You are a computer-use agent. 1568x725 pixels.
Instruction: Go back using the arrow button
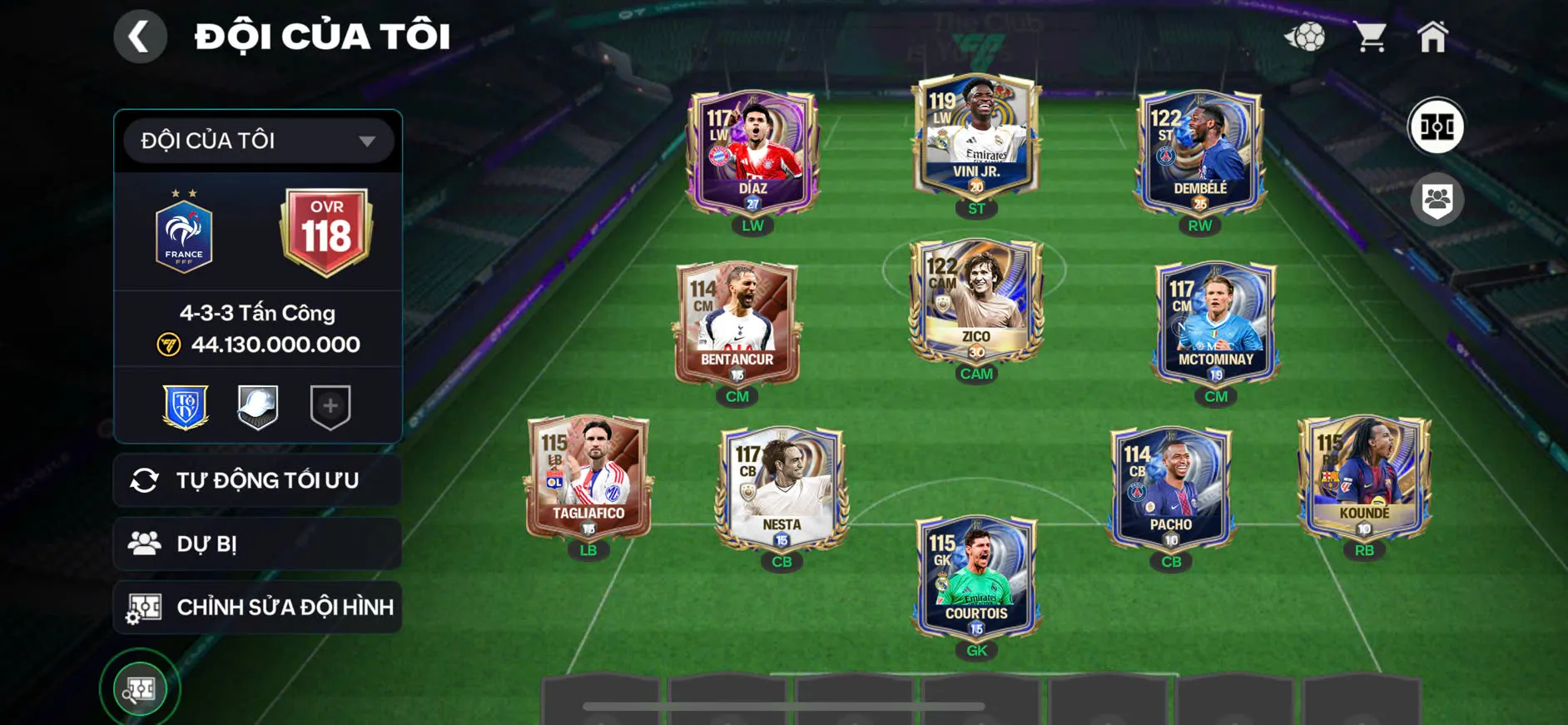point(140,37)
